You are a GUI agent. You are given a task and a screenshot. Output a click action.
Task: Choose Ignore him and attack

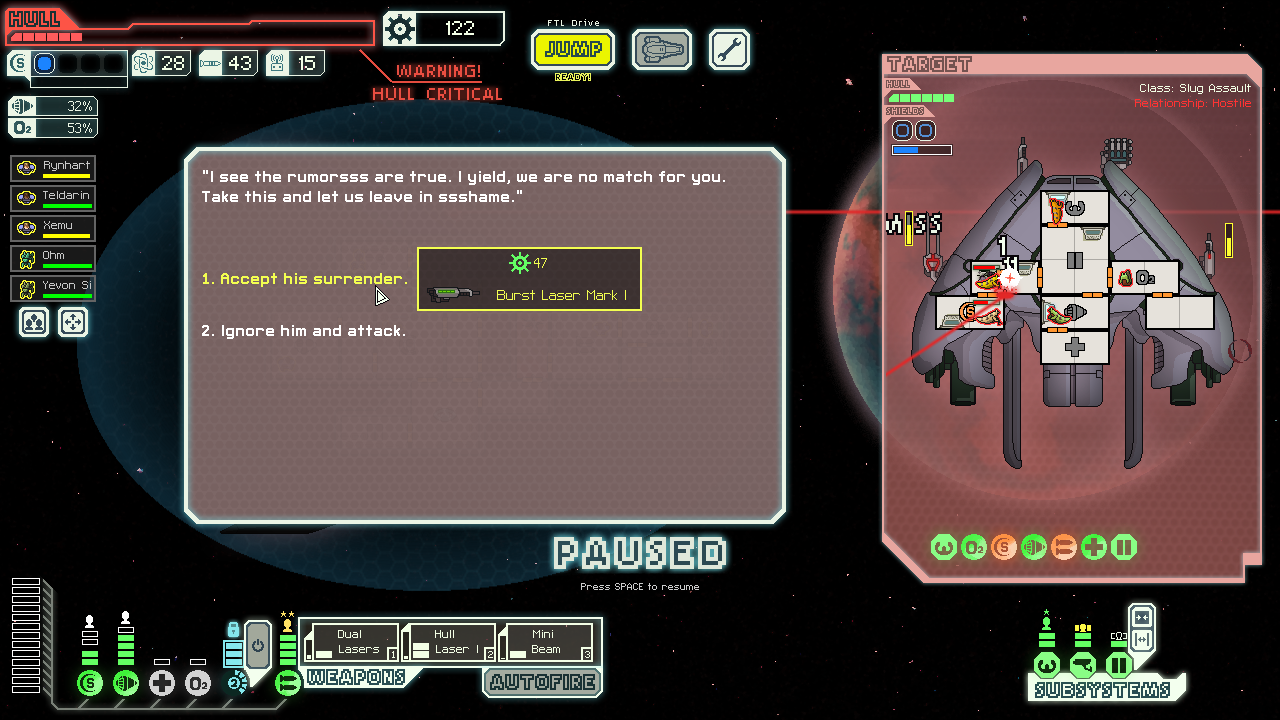point(304,331)
